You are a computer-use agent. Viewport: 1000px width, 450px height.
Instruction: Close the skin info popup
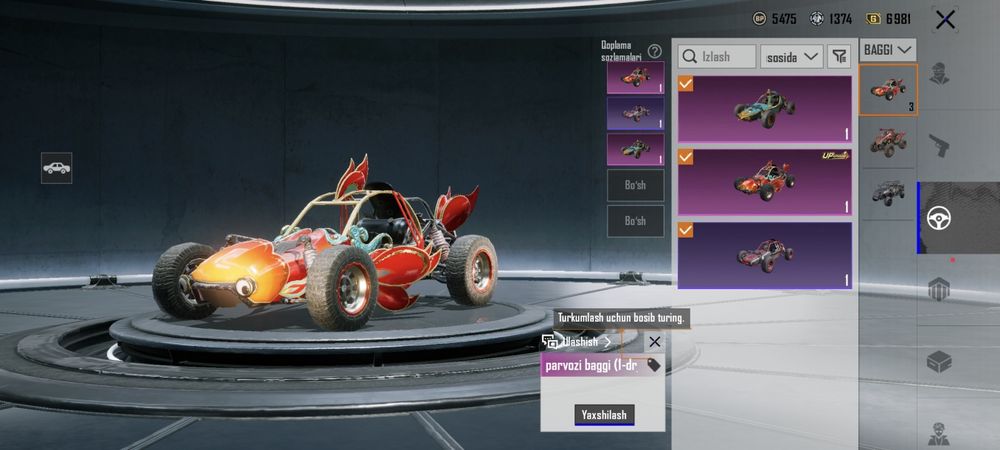click(654, 342)
